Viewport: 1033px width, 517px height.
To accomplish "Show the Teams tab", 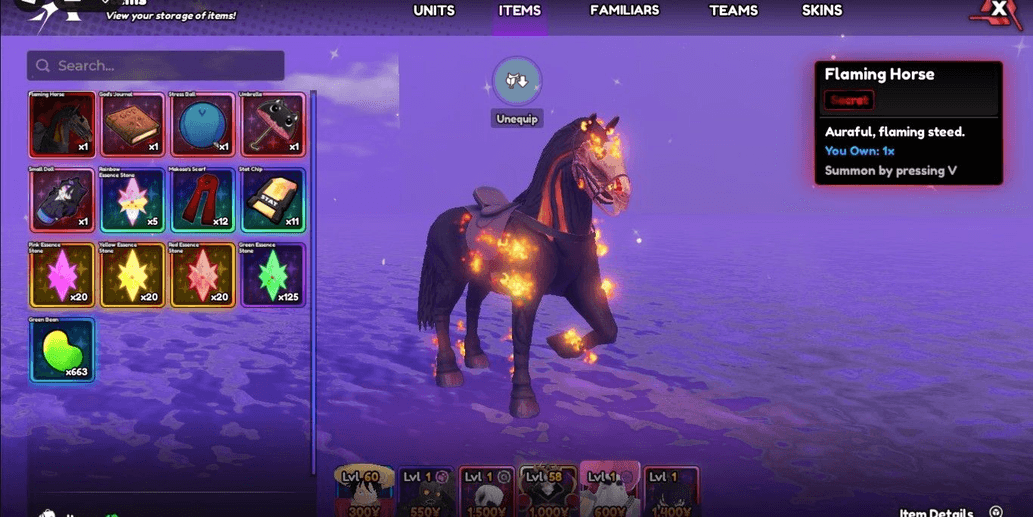I will (733, 11).
